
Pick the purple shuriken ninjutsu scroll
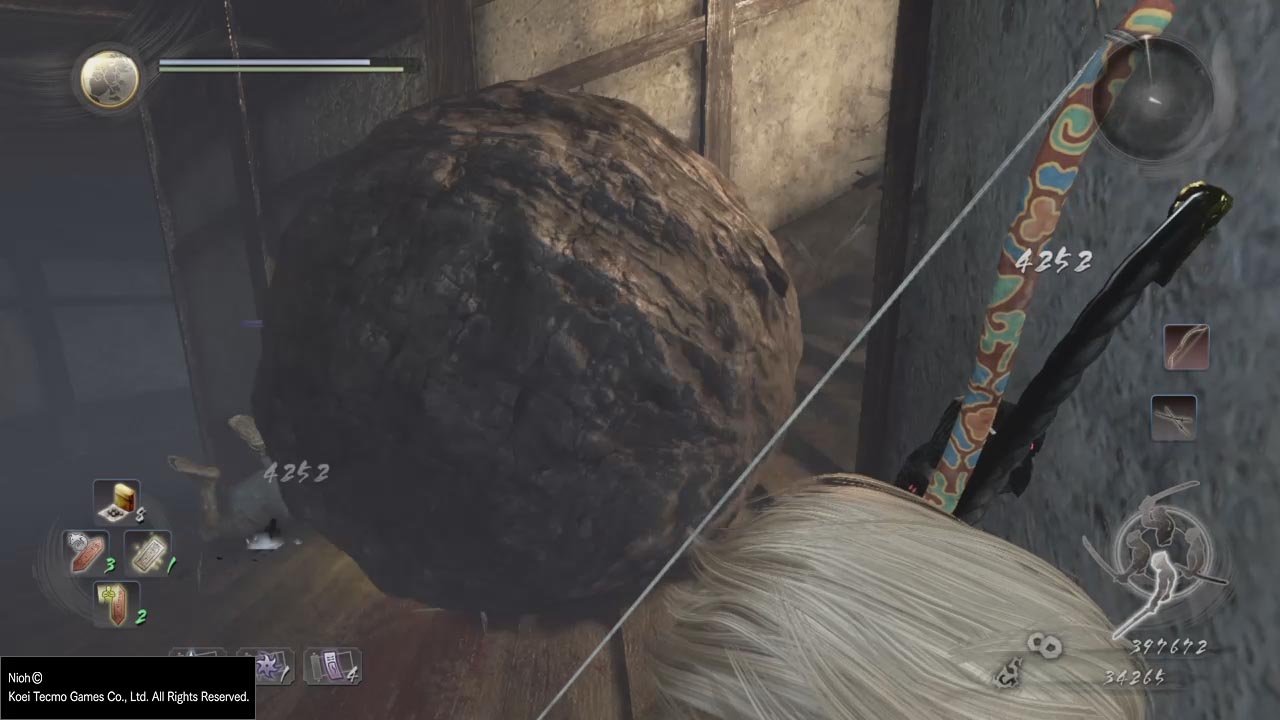265,666
